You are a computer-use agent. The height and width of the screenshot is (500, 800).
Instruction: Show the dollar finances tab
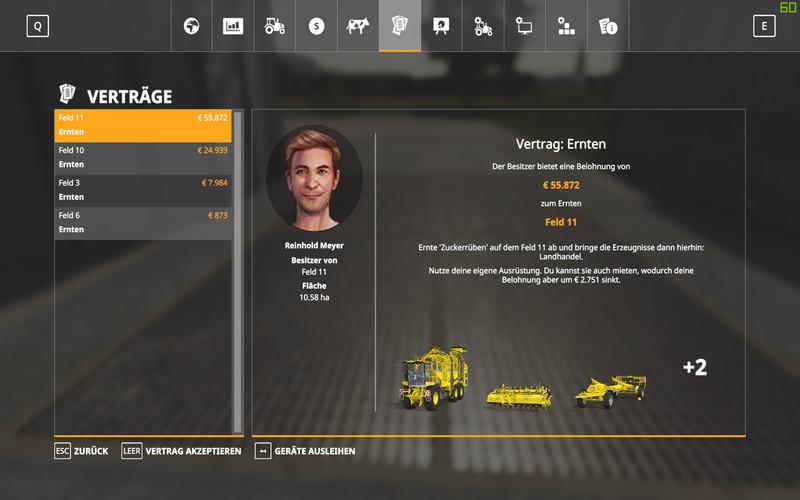(317, 26)
